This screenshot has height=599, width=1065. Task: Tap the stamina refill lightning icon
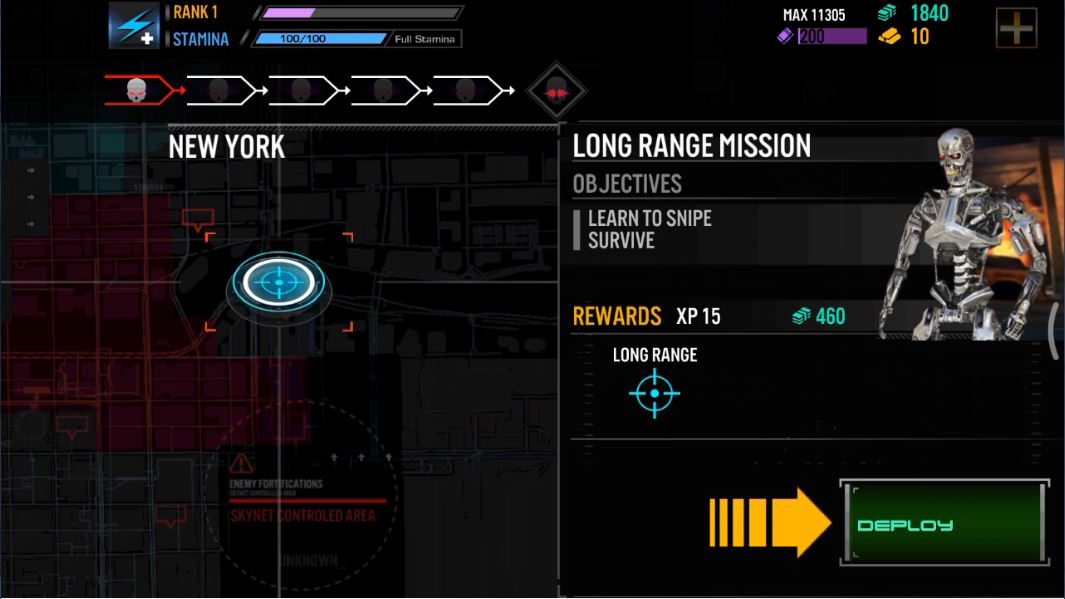(x=133, y=26)
